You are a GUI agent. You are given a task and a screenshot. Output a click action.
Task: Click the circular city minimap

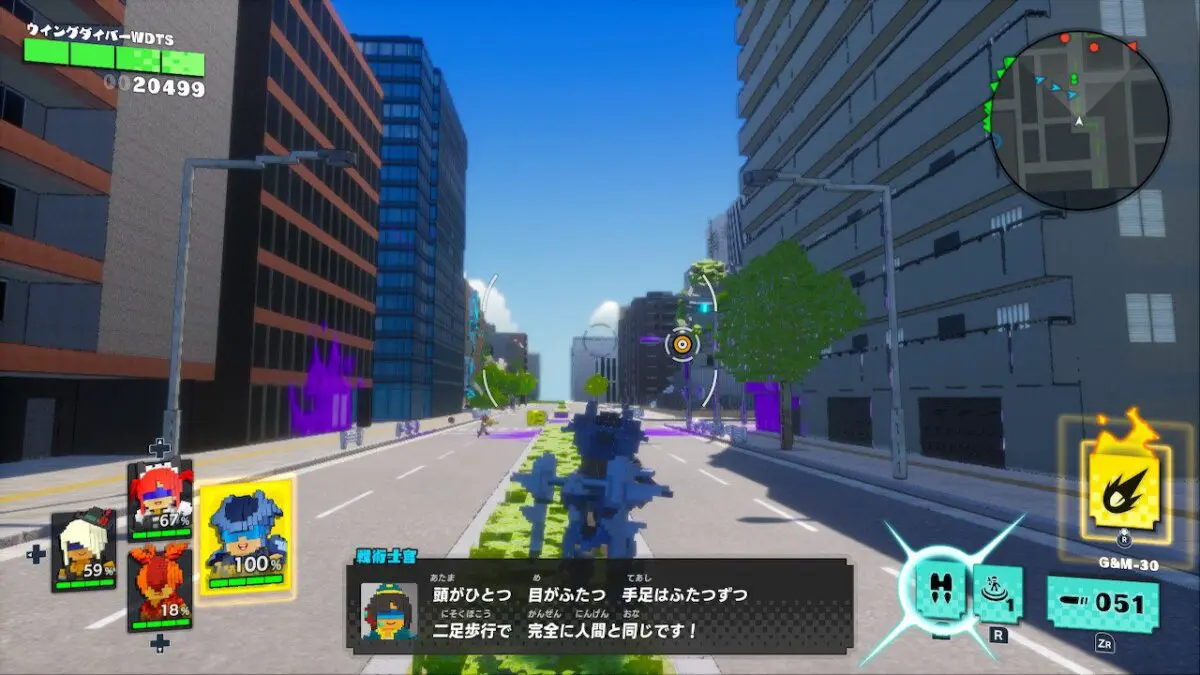(x=1078, y=120)
